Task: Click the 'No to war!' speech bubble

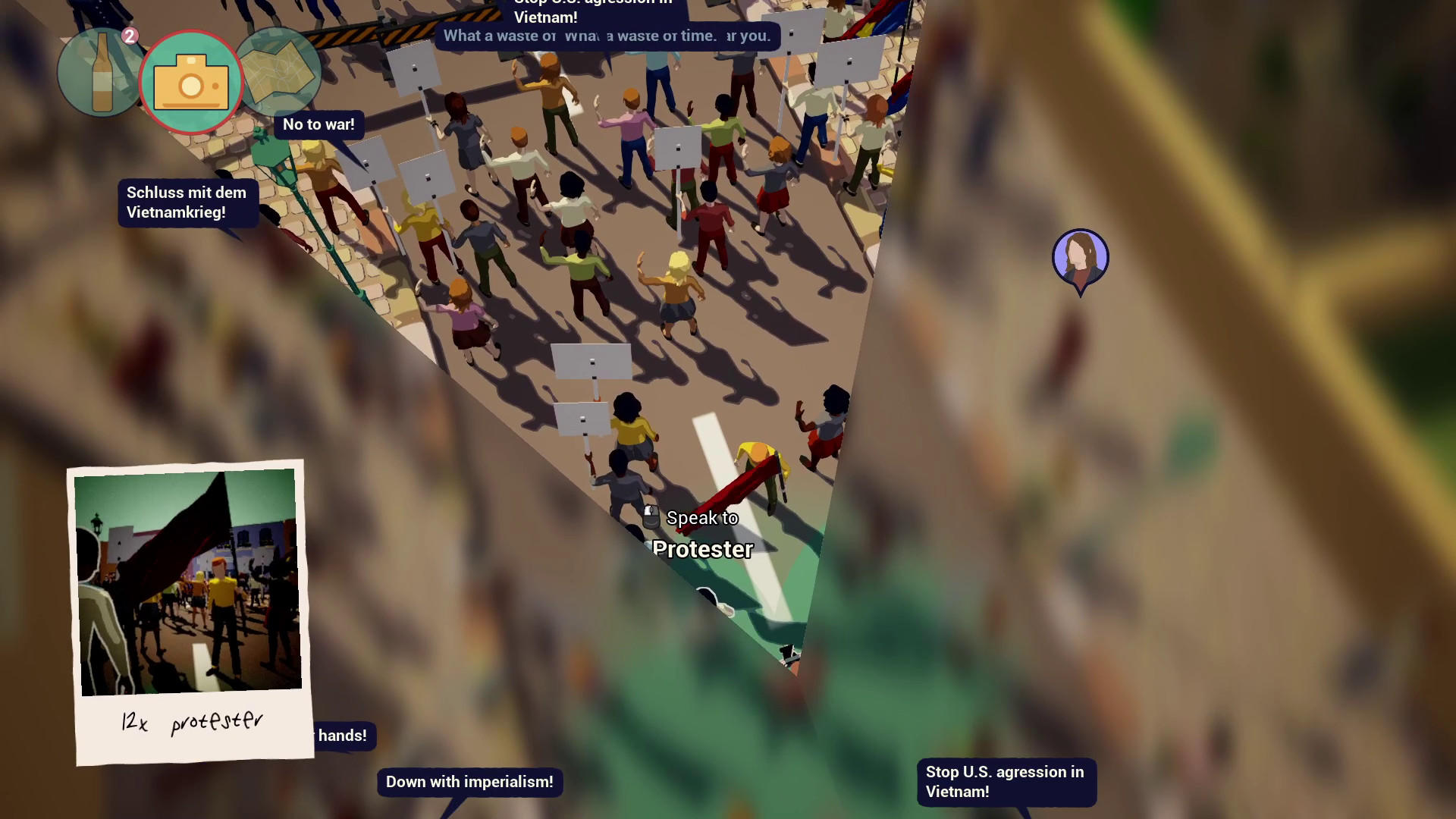Action: [318, 124]
